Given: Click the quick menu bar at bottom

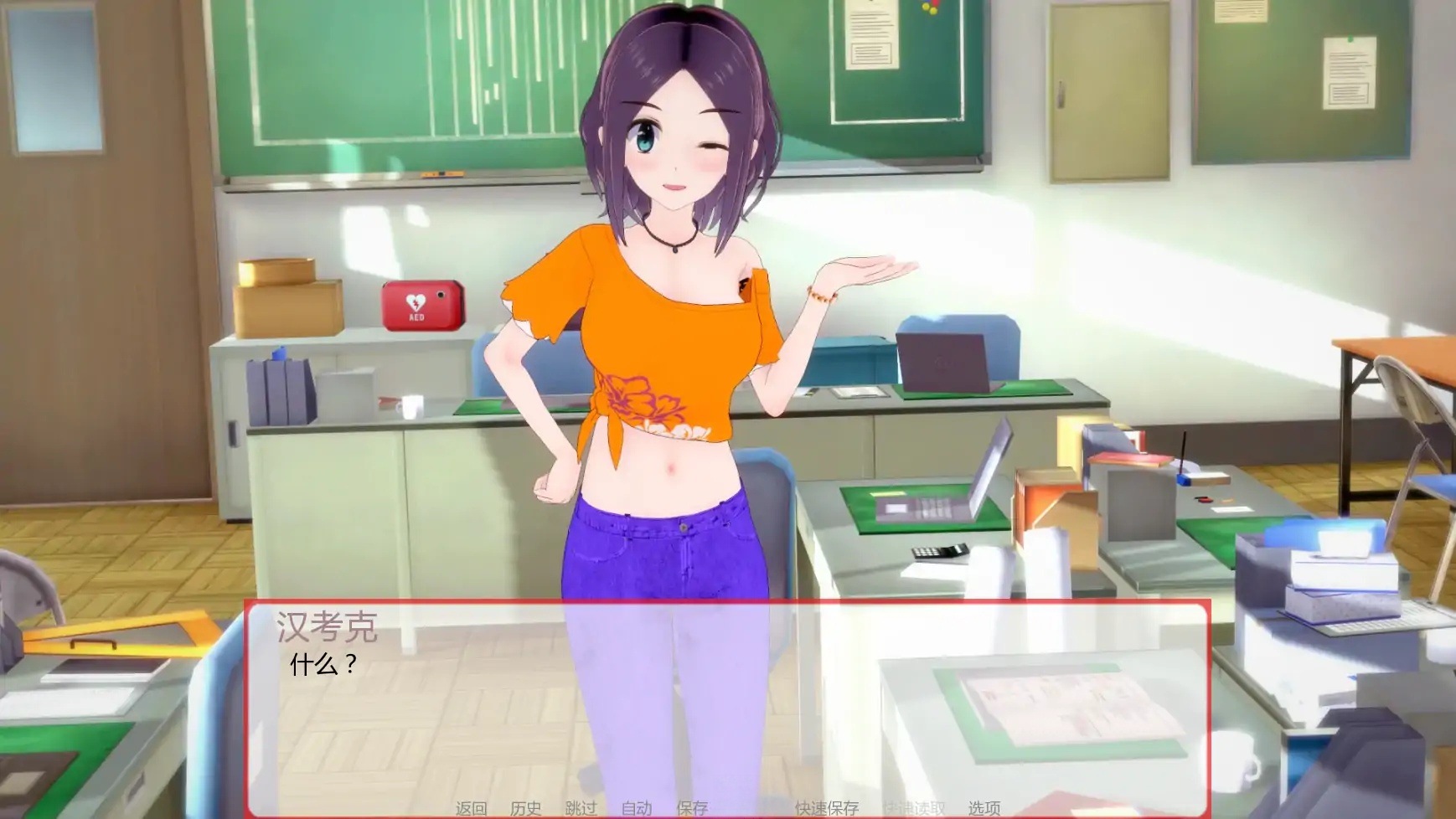Looking at the screenshot, I should pyautogui.click(x=726, y=809).
